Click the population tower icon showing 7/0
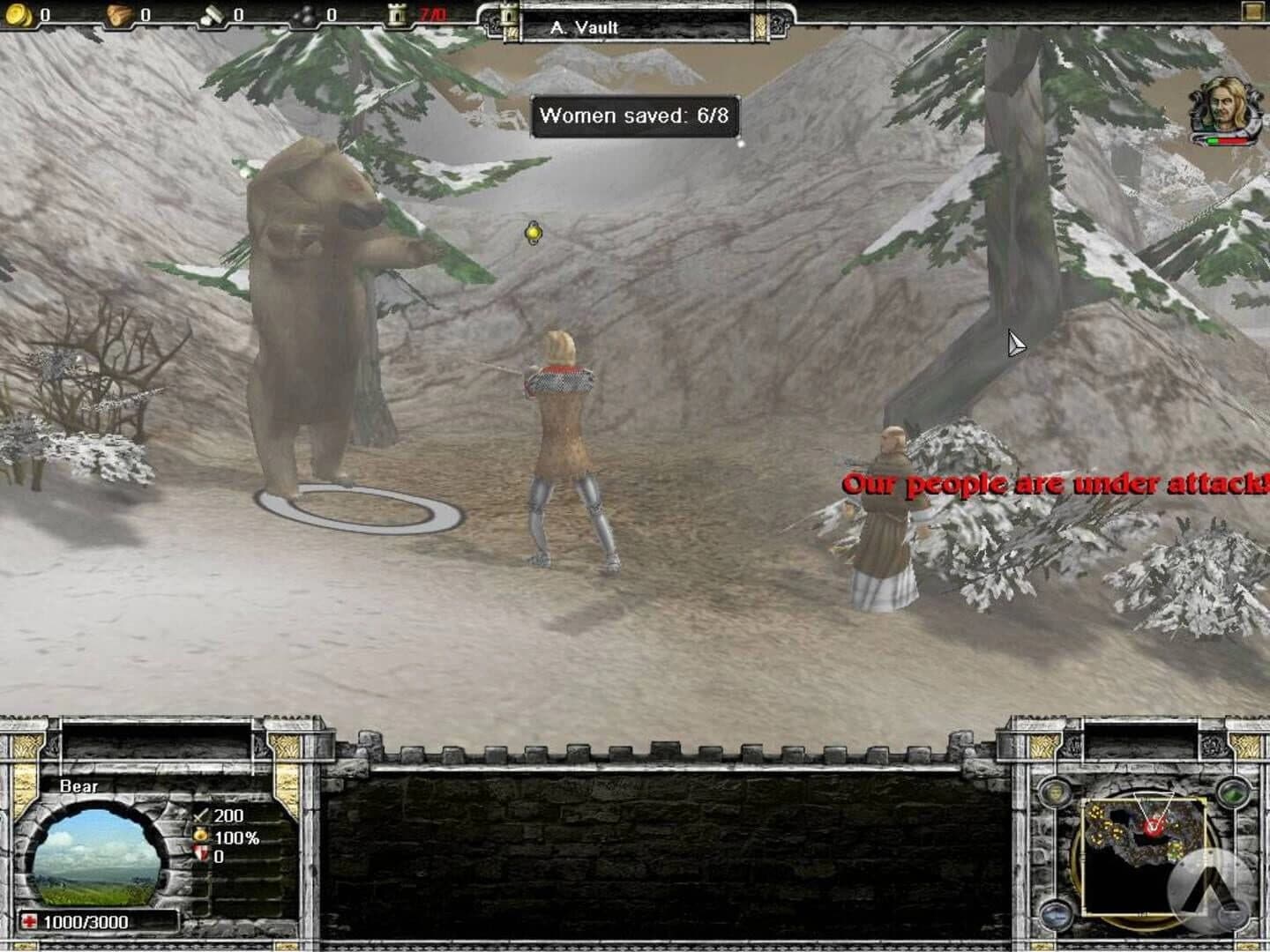The image size is (1270, 952). pyautogui.click(x=395, y=14)
